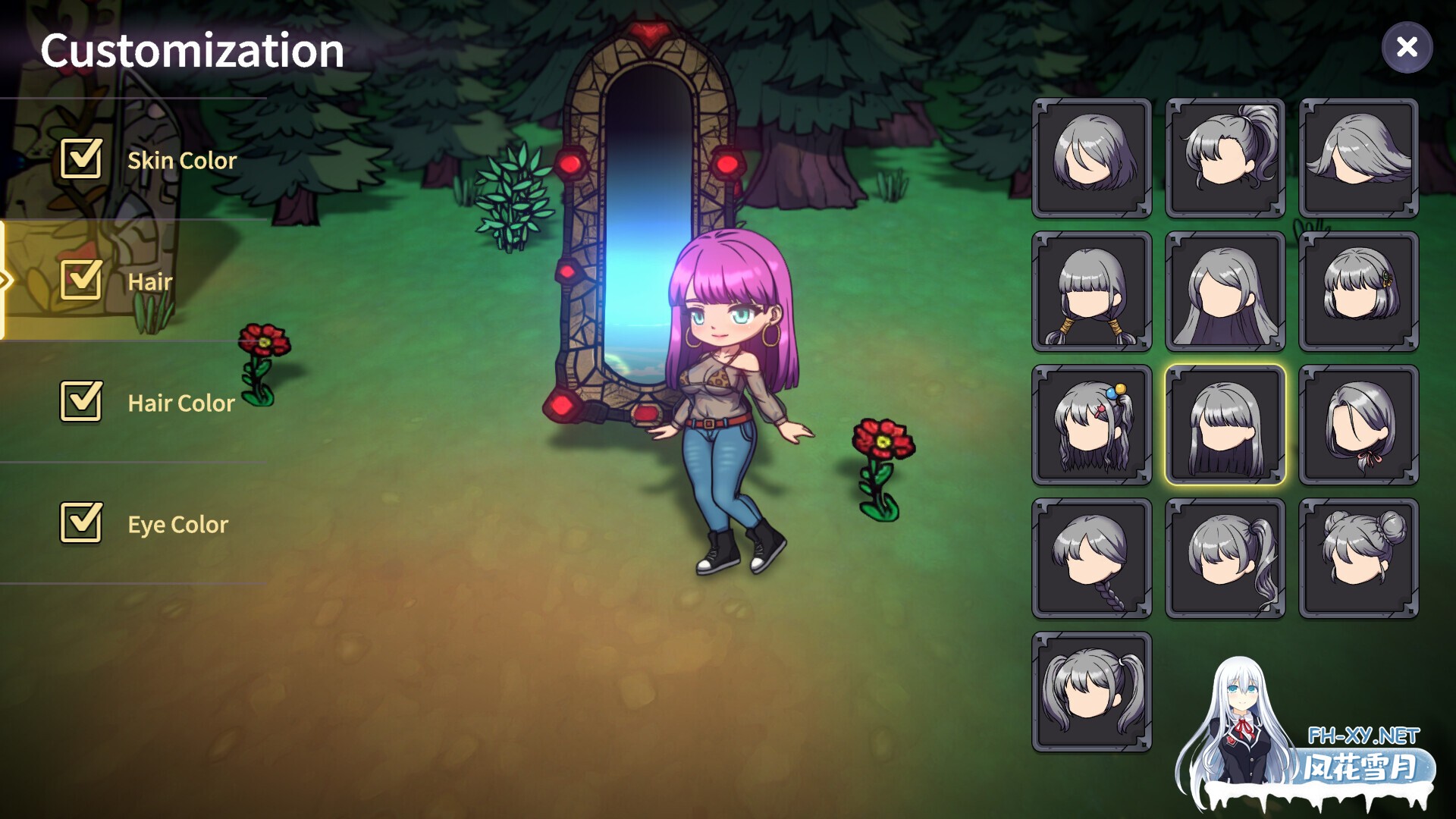This screenshot has height=819, width=1456.
Task: Pick the side-swept fringe hairstyle
Action: pyautogui.click(x=1357, y=157)
